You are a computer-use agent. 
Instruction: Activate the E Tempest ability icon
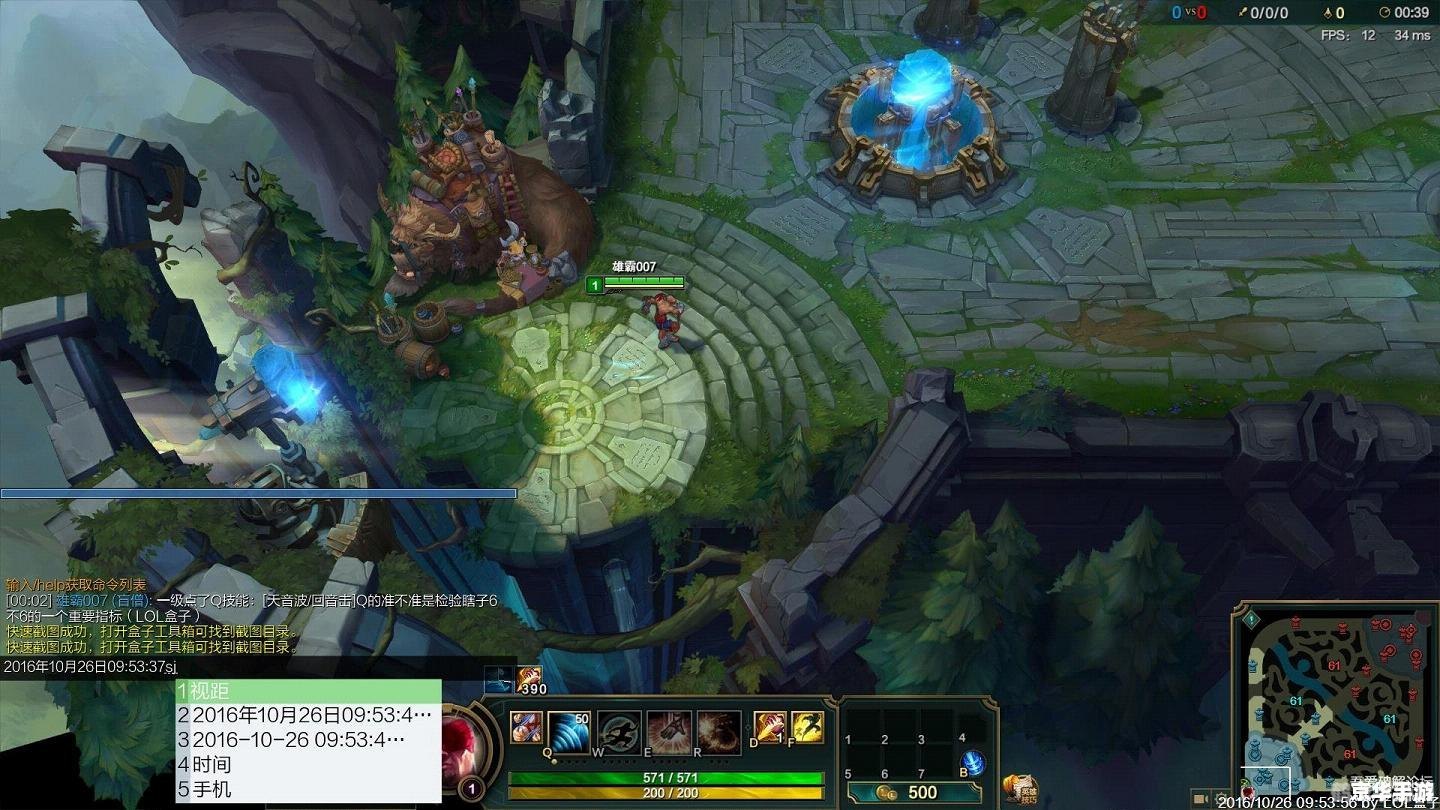pos(668,732)
